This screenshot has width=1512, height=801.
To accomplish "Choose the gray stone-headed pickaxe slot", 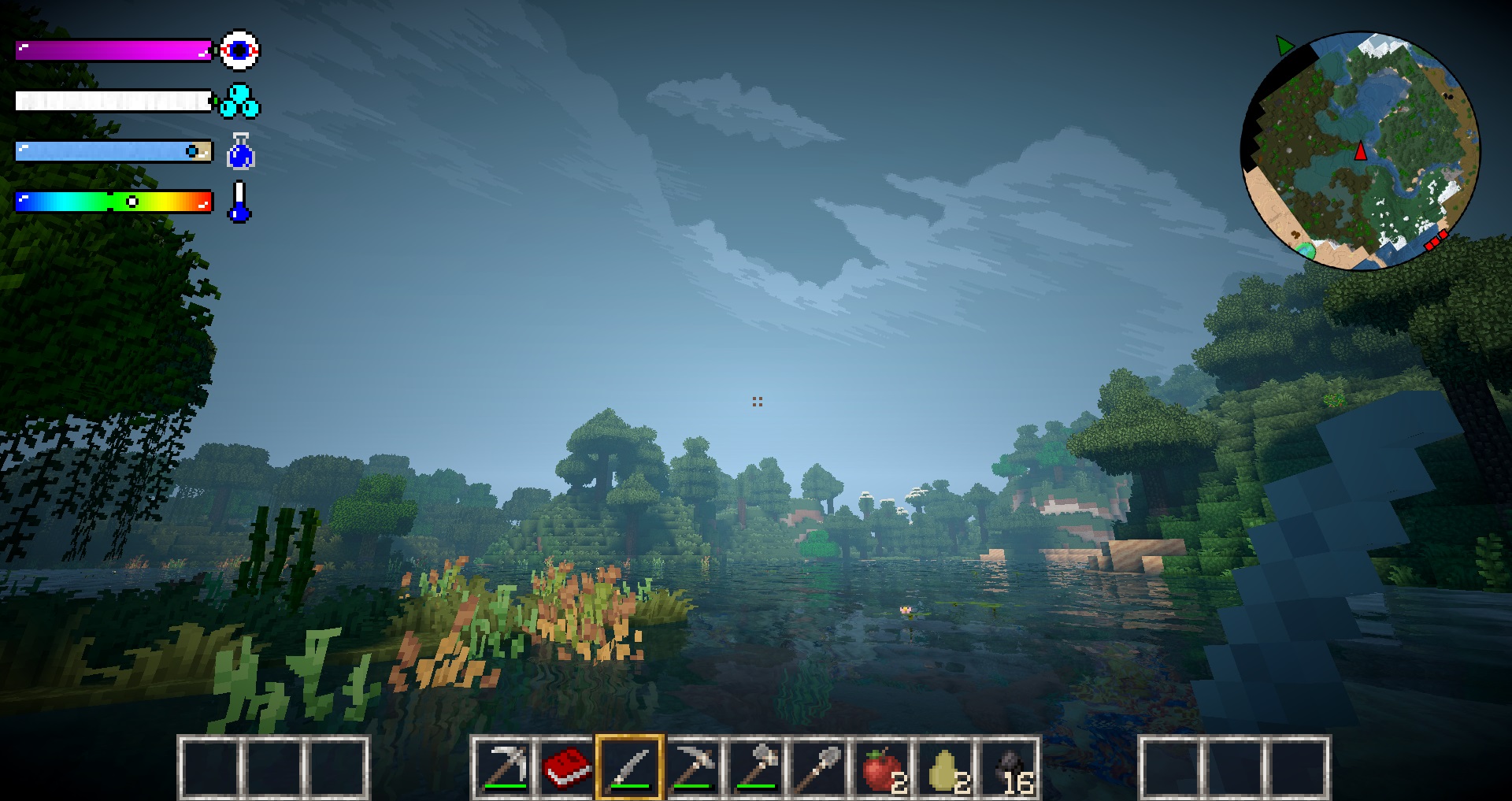I will tap(693, 767).
